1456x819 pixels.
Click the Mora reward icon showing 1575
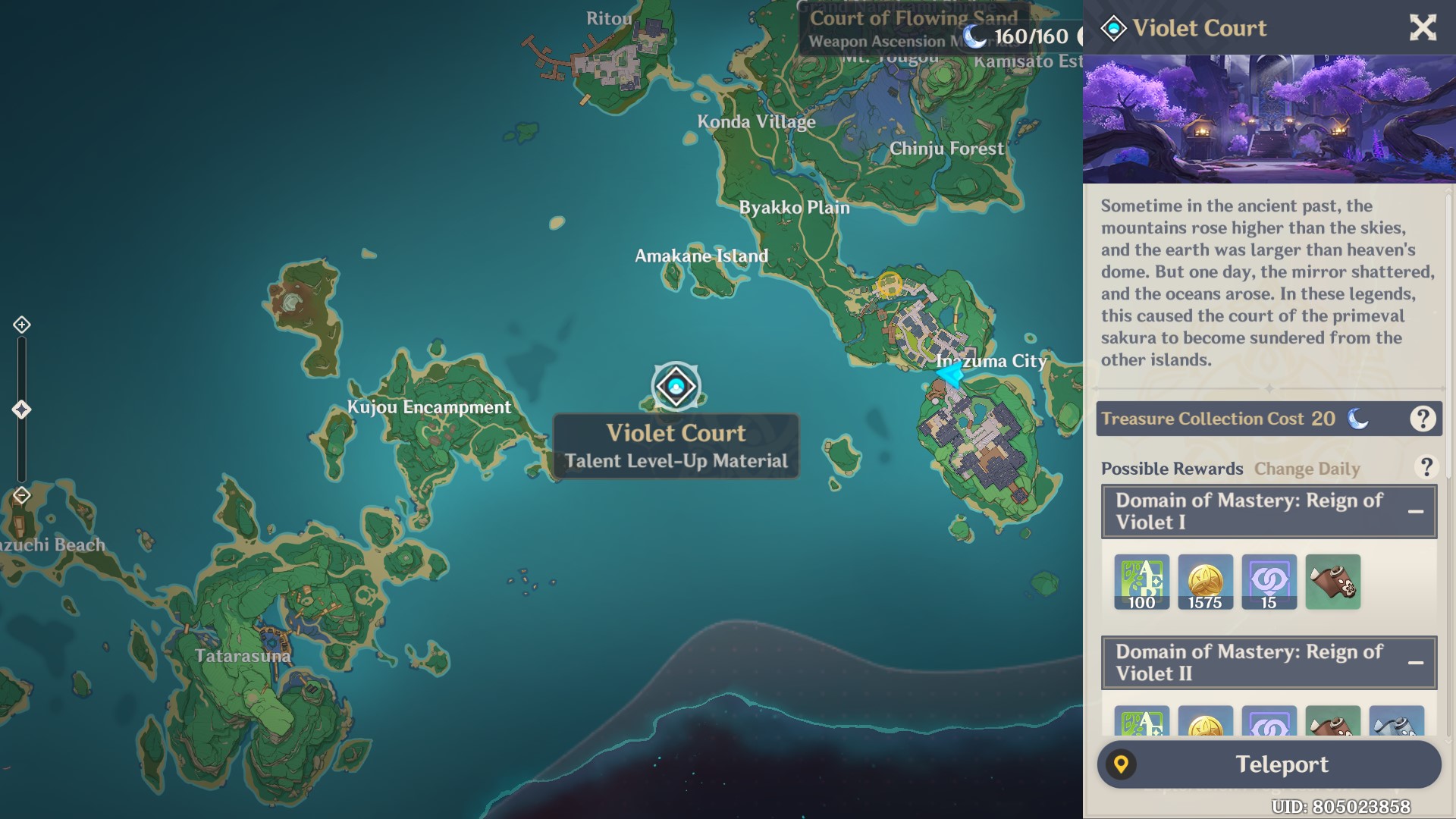pos(1206,582)
